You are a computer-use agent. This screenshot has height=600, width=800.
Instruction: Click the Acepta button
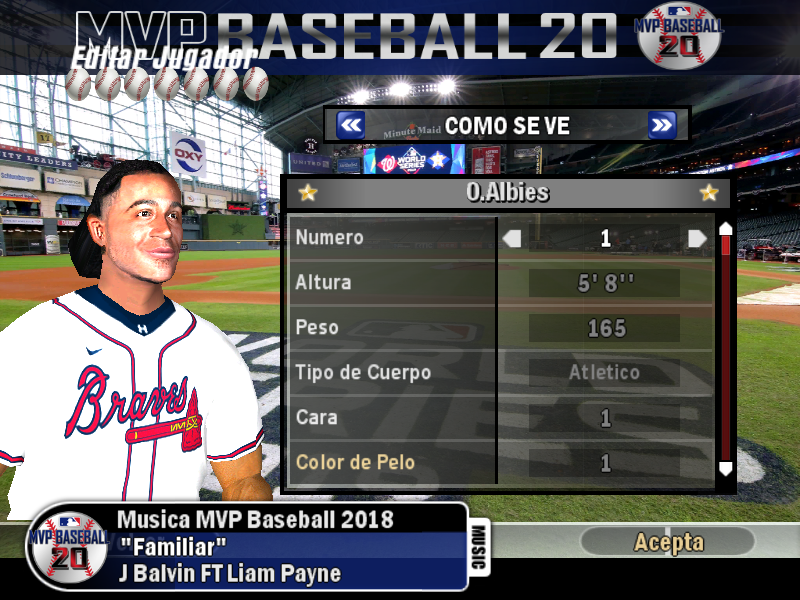[x=668, y=543]
